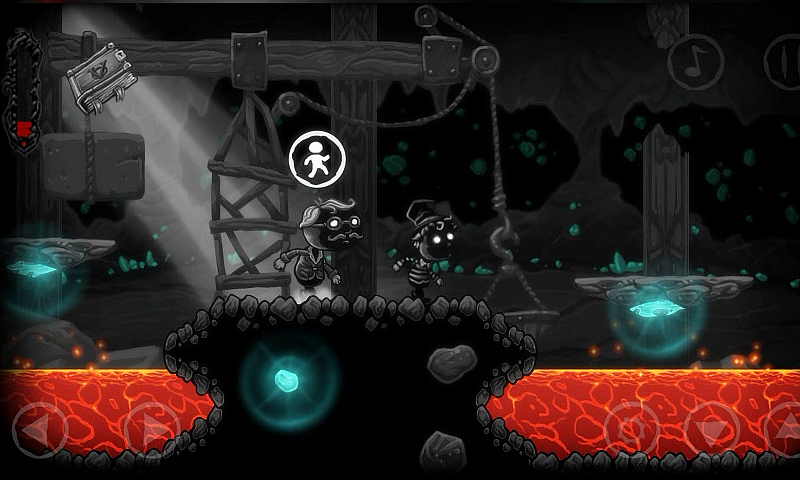Tap the move right arrow button
Viewport: 800px width, 480px height.
click(x=149, y=430)
